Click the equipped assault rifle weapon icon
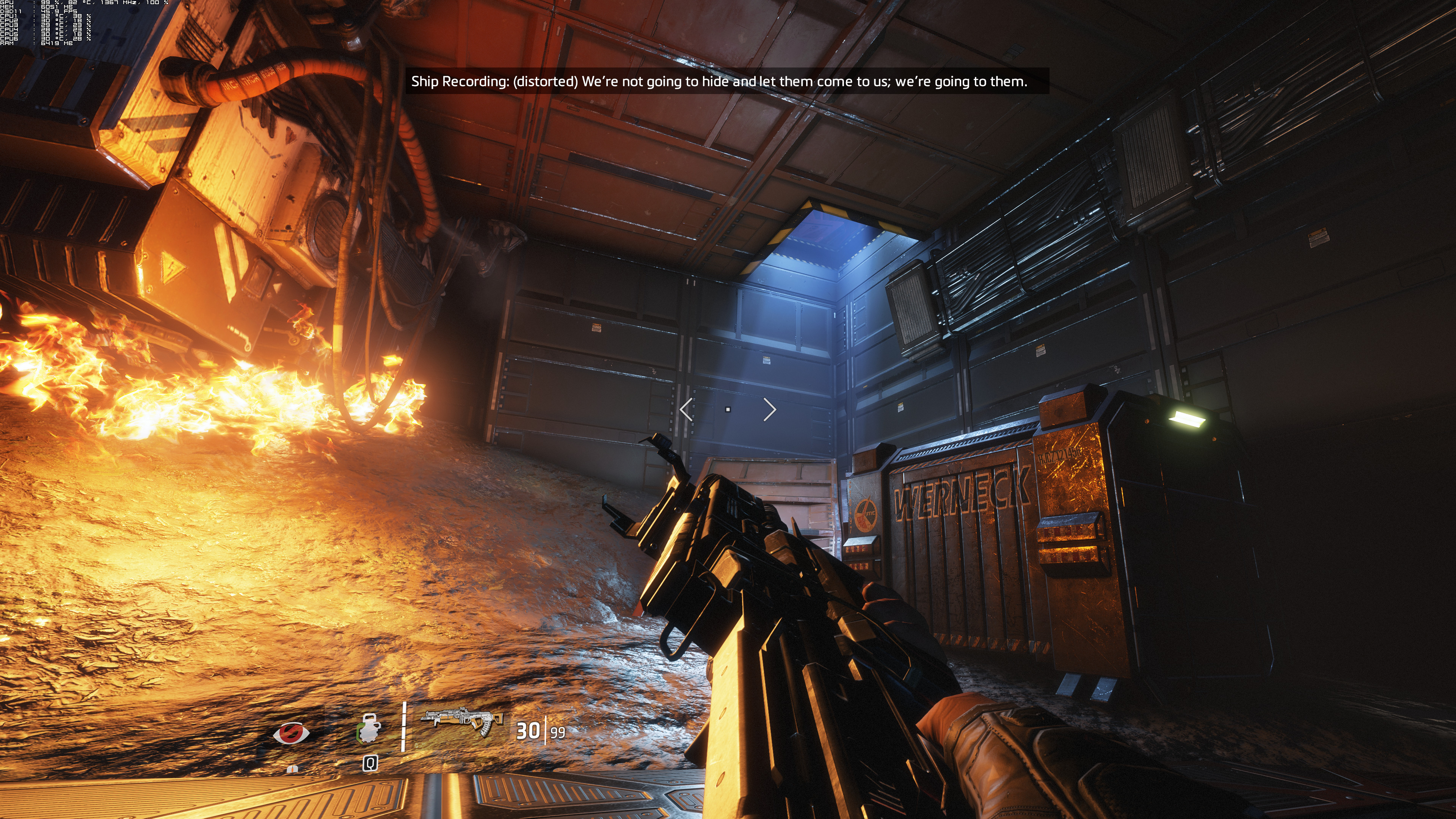This screenshot has width=1456, height=819. 462,721
